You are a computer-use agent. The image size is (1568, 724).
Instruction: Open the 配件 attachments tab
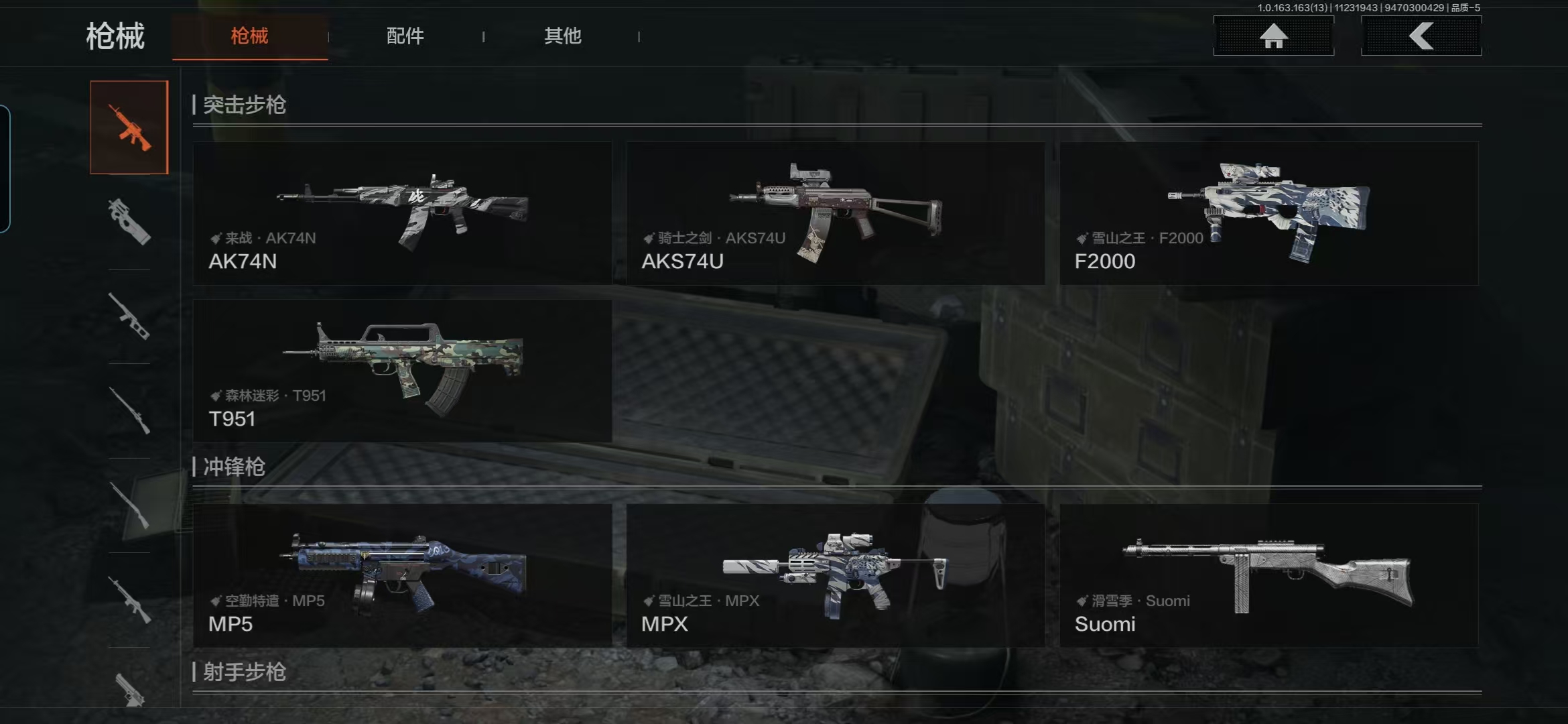(405, 36)
